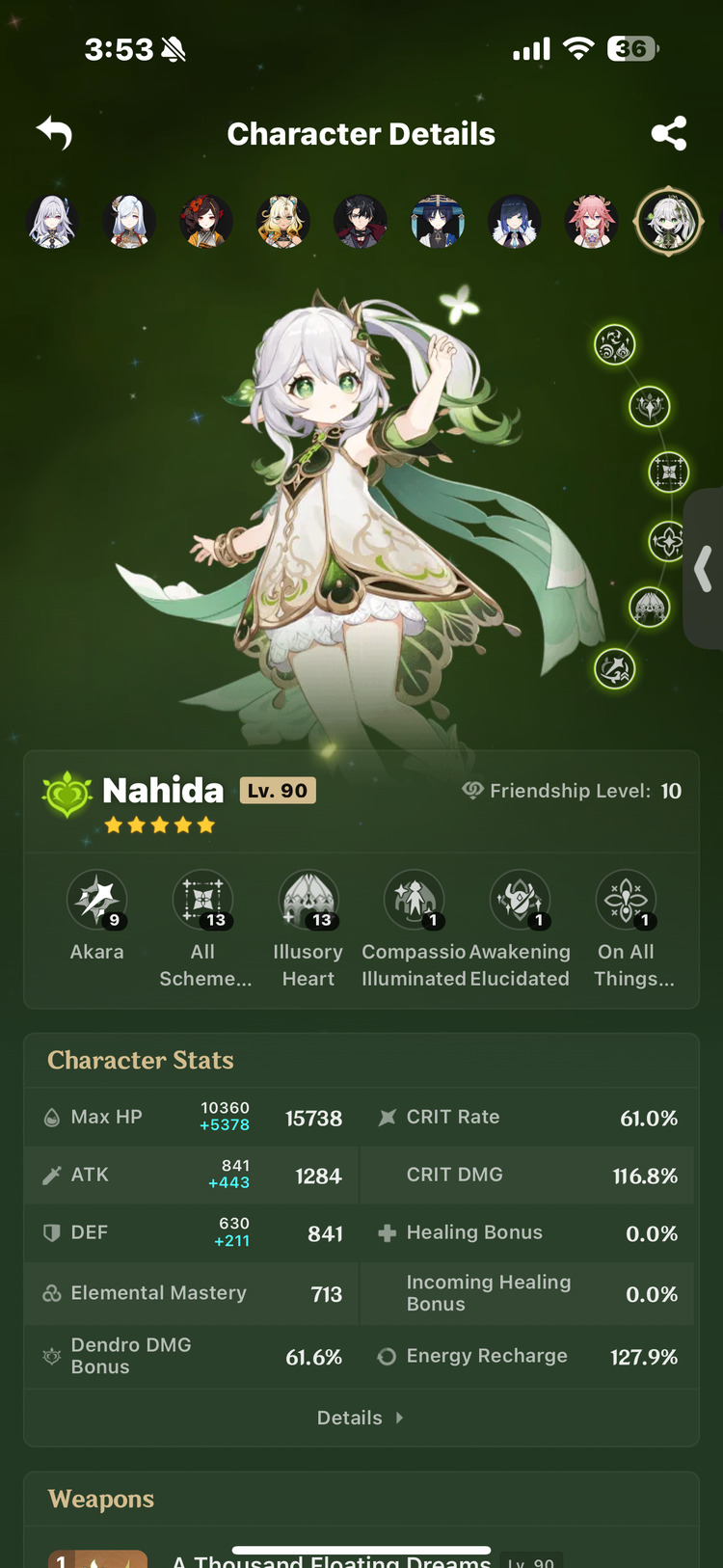Select the Yelan character portrait
The width and height of the screenshot is (723, 1568).
click(x=515, y=221)
